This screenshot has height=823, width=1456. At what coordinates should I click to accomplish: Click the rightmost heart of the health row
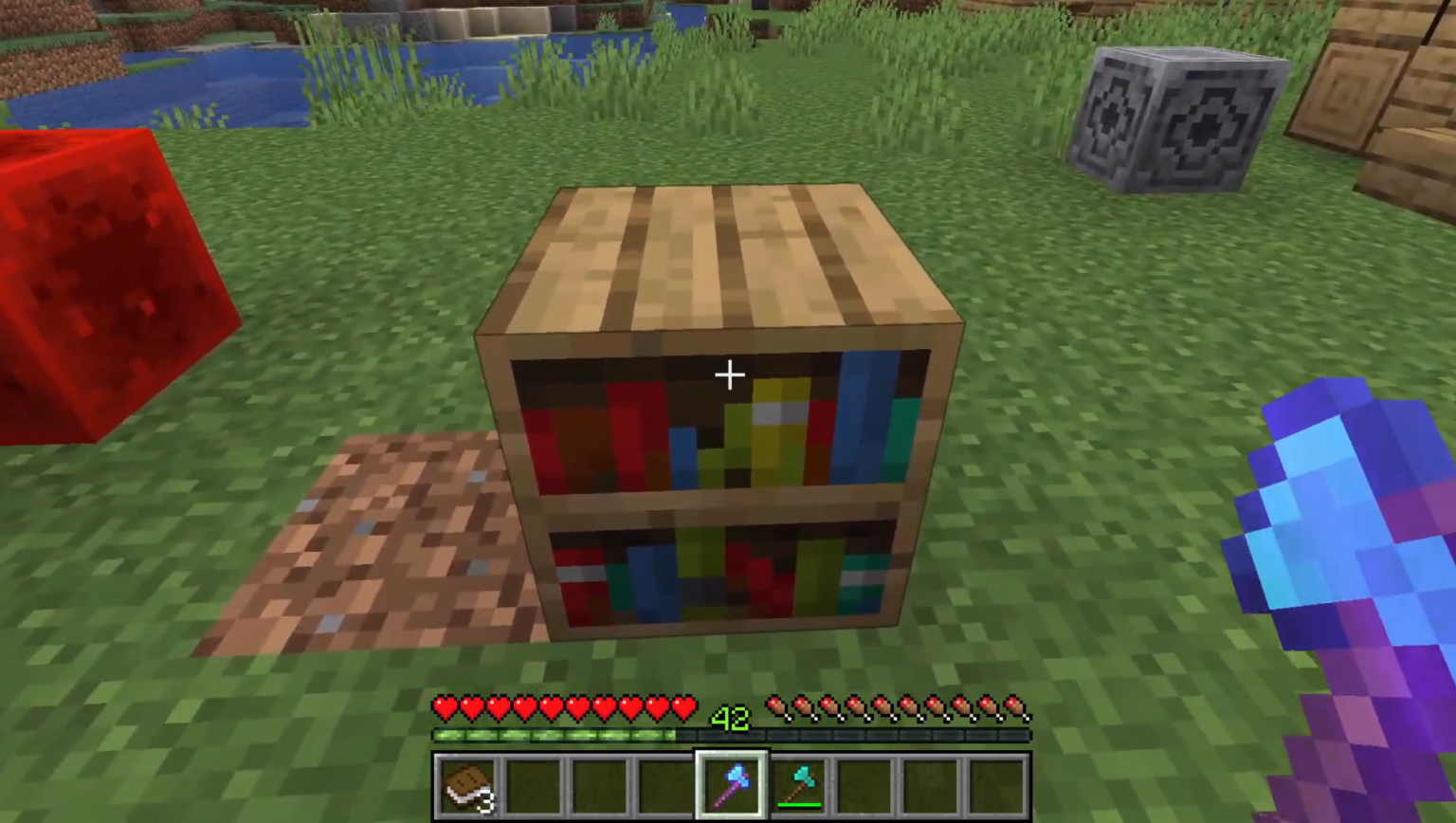(x=685, y=706)
